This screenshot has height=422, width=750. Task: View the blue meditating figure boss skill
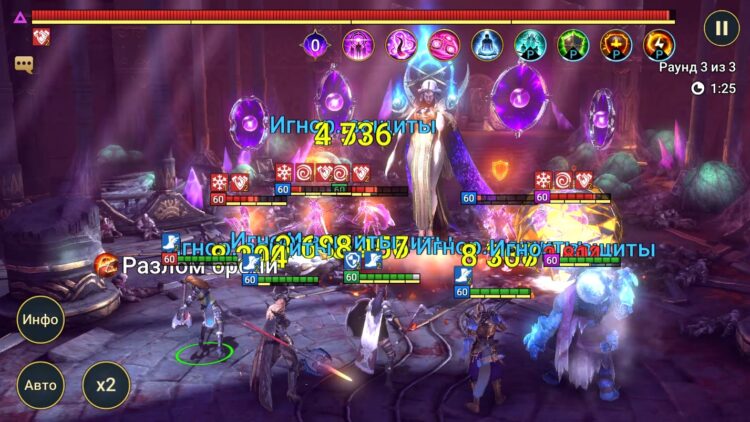coord(487,44)
